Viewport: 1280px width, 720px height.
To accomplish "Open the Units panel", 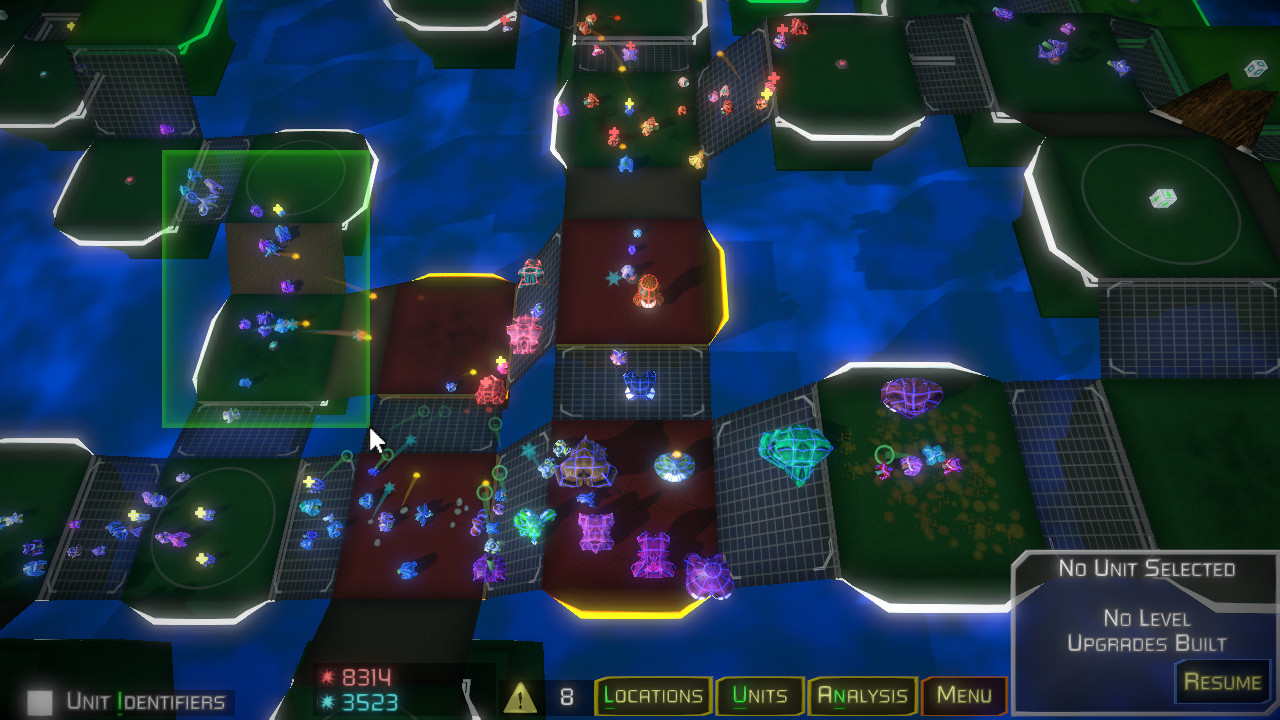I will tap(760, 694).
